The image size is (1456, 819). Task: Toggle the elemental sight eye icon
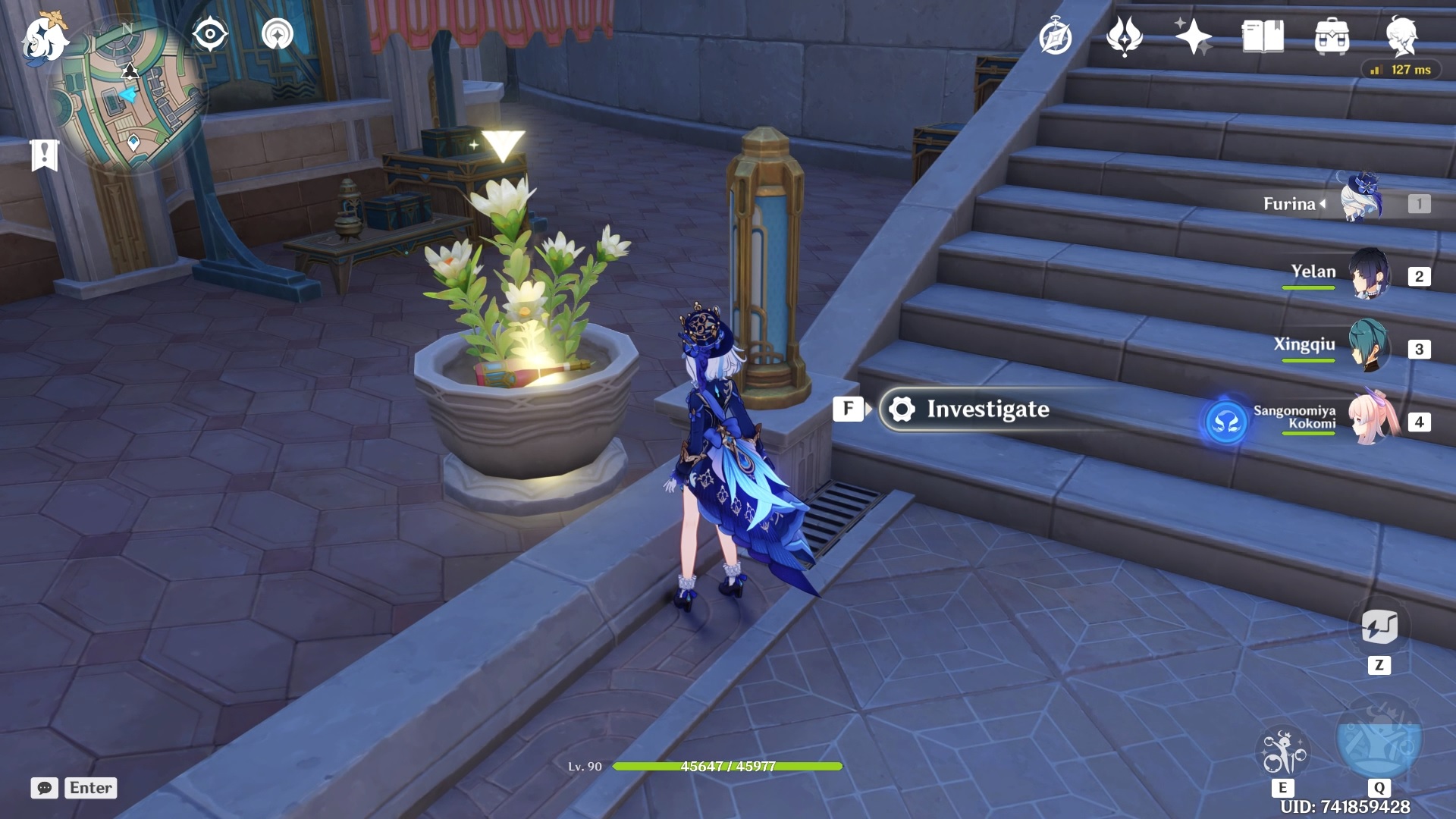pyautogui.click(x=210, y=34)
